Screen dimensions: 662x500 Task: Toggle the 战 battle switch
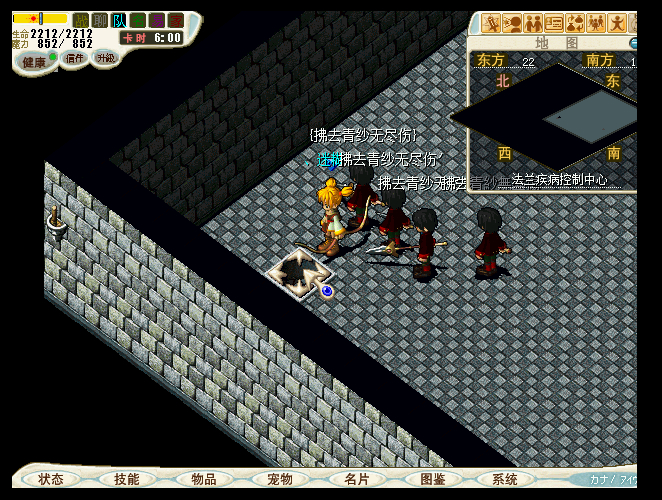click(81, 20)
